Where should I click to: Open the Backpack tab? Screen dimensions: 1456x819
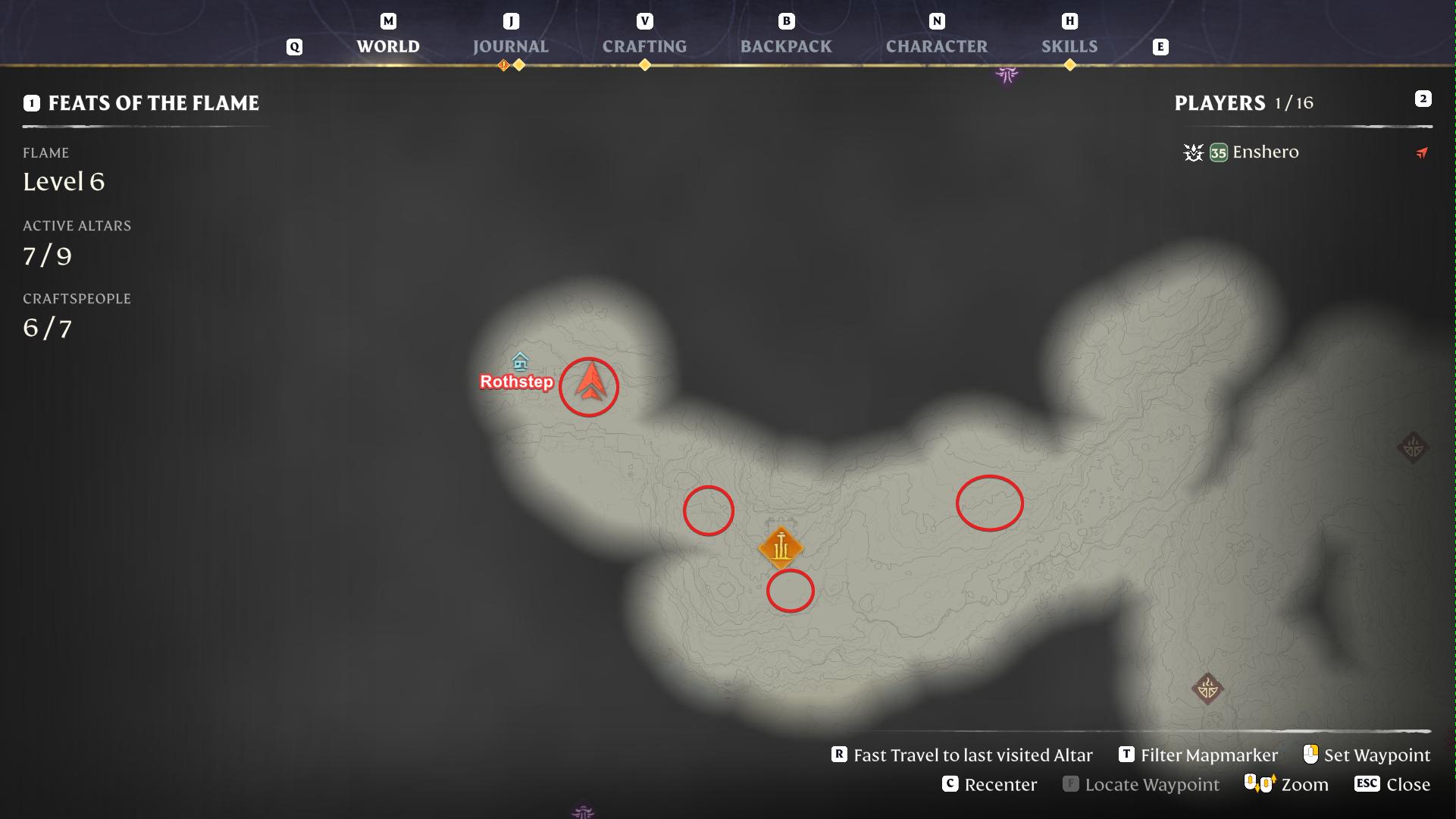pos(786,46)
